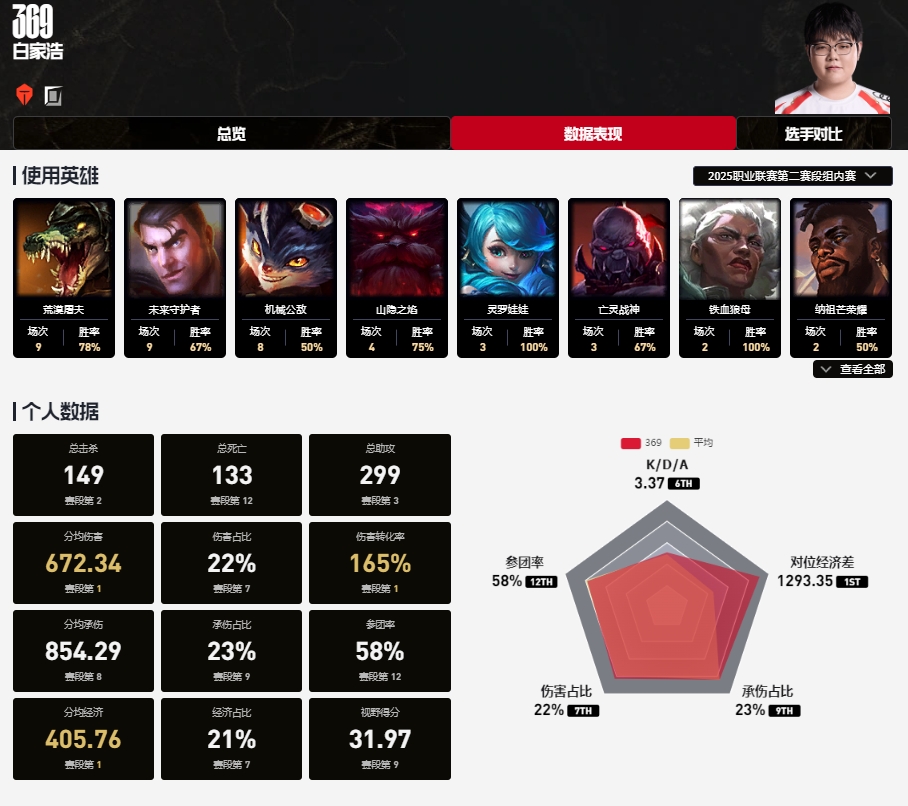Click the grey square icon beside team logo

click(53, 95)
